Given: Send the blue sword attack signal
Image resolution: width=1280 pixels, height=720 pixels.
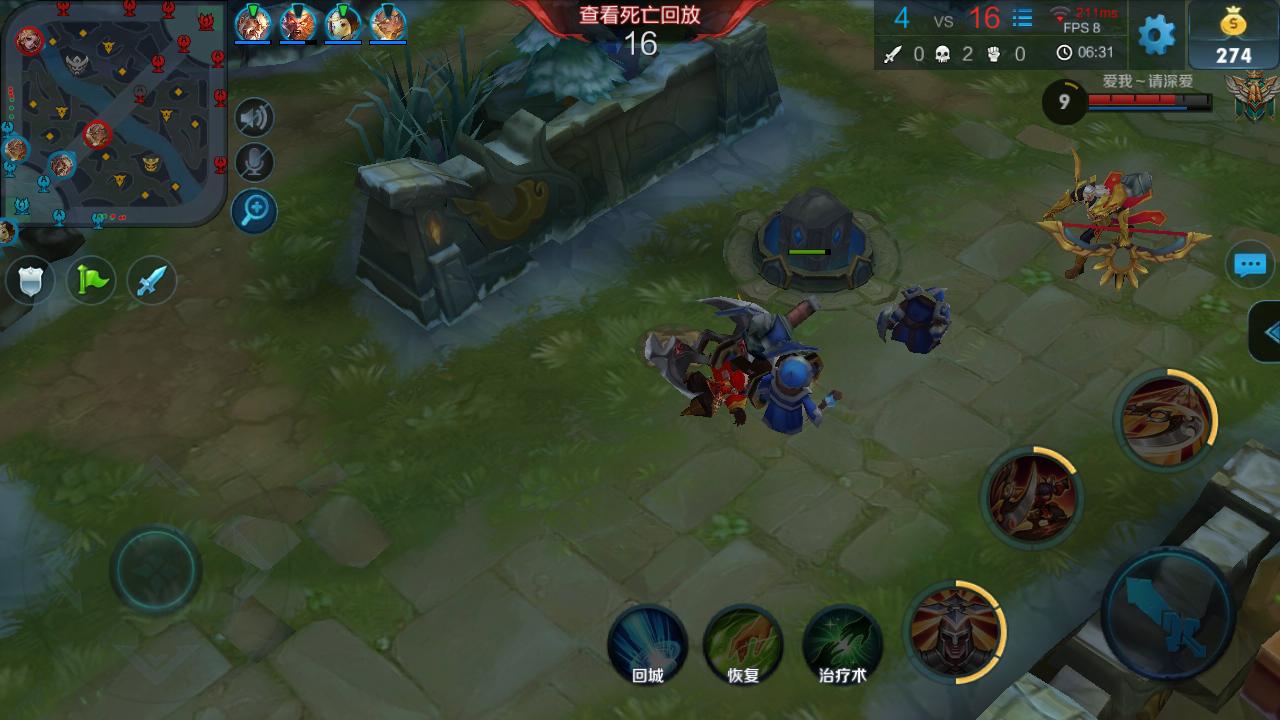Looking at the screenshot, I should tap(151, 281).
